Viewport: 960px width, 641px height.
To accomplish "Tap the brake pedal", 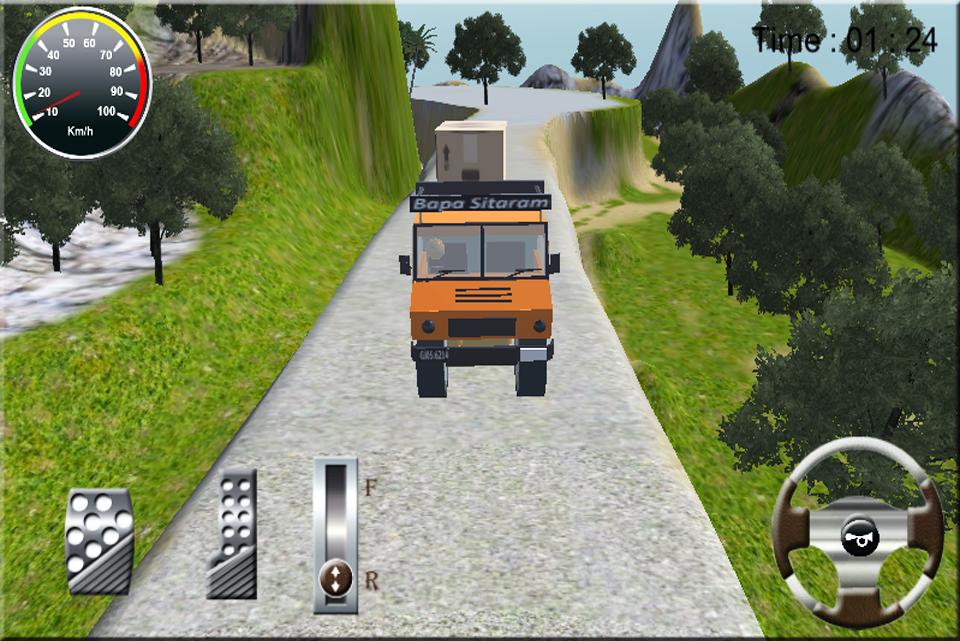I will click(x=99, y=541).
